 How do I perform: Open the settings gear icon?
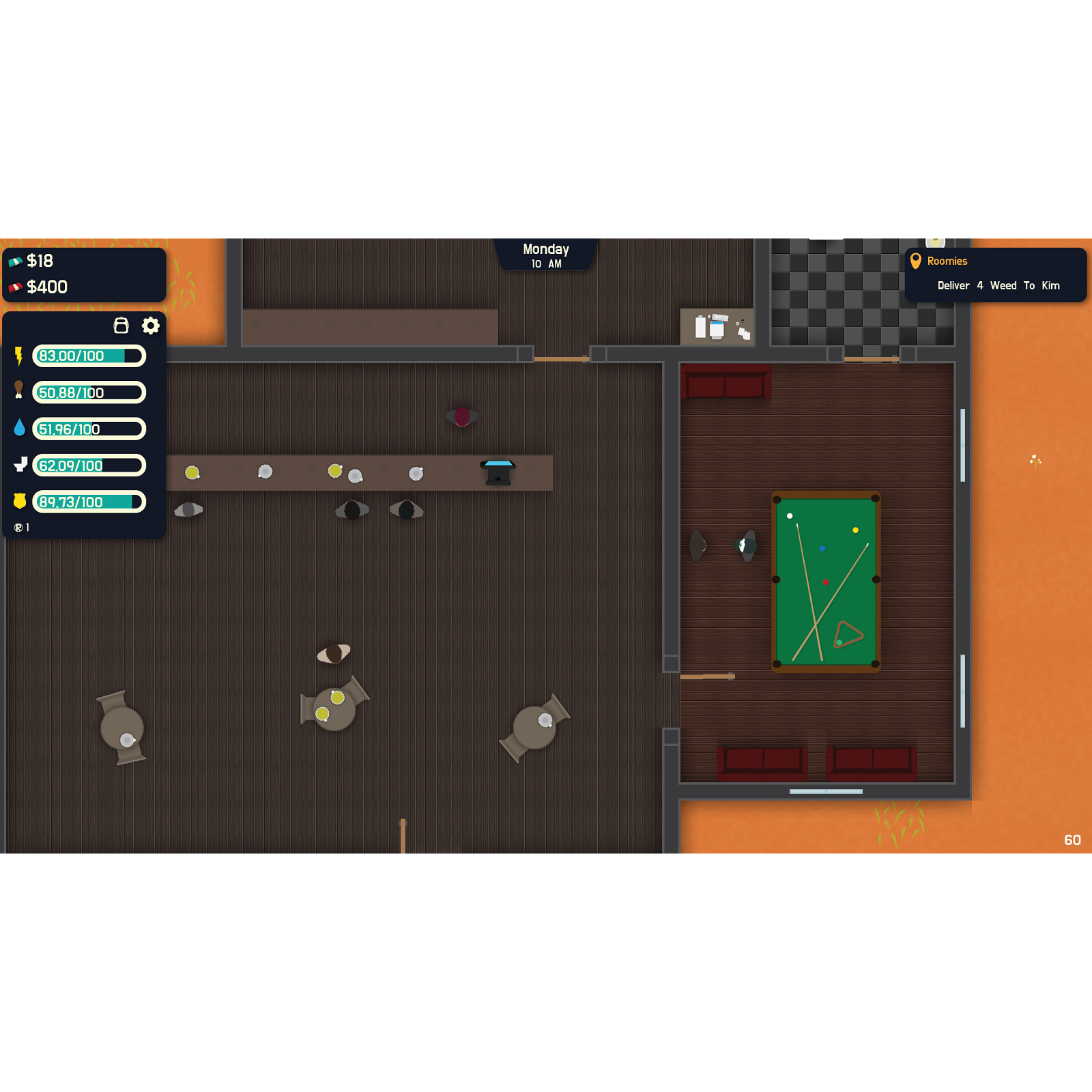151,326
